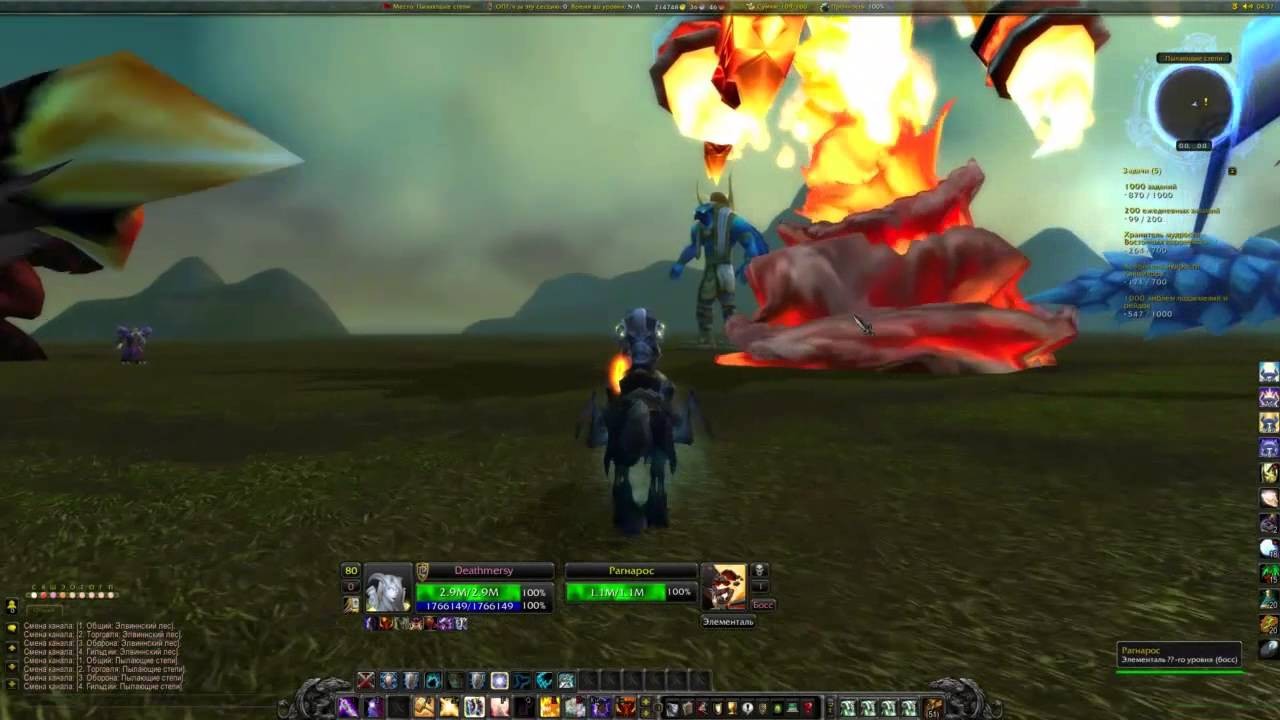The height and width of the screenshot is (720, 1280).
Task: Use the purple lightning ability on main bar
Action: click(x=347, y=707)
